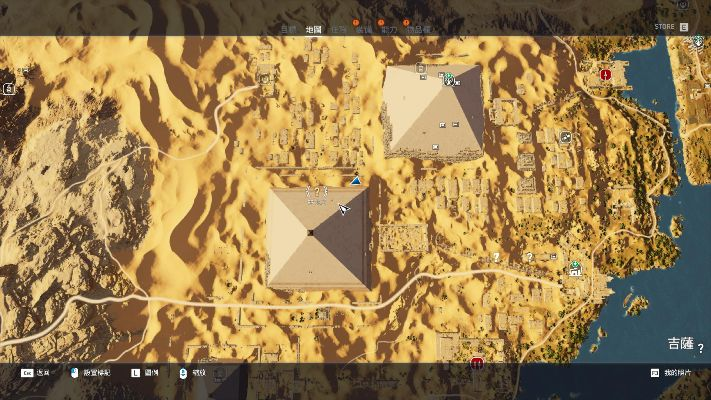Screen dimensions: 711x400
Task: Select the green marker above the house icon
Action: tap(575, 265)
